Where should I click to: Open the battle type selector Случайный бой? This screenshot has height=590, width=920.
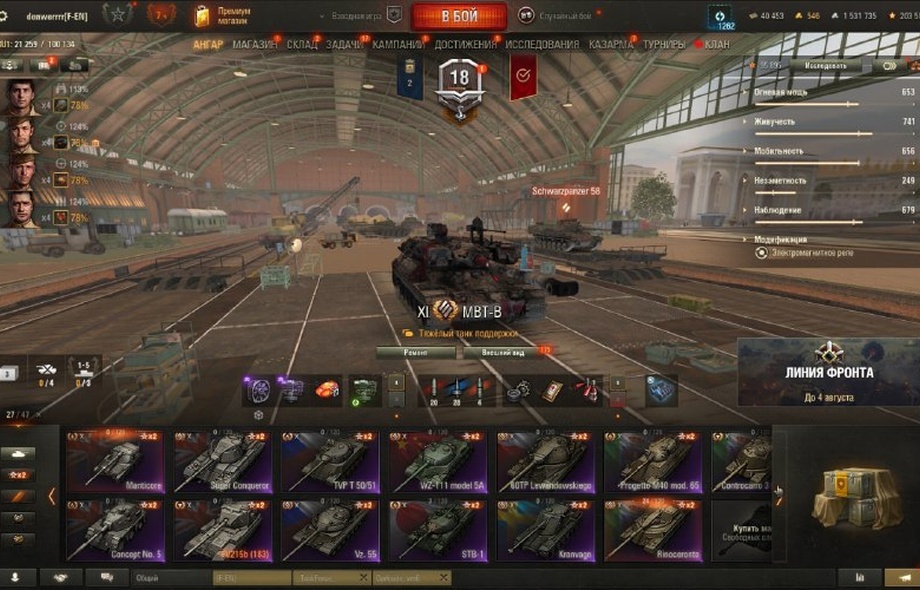pos(561,15)
